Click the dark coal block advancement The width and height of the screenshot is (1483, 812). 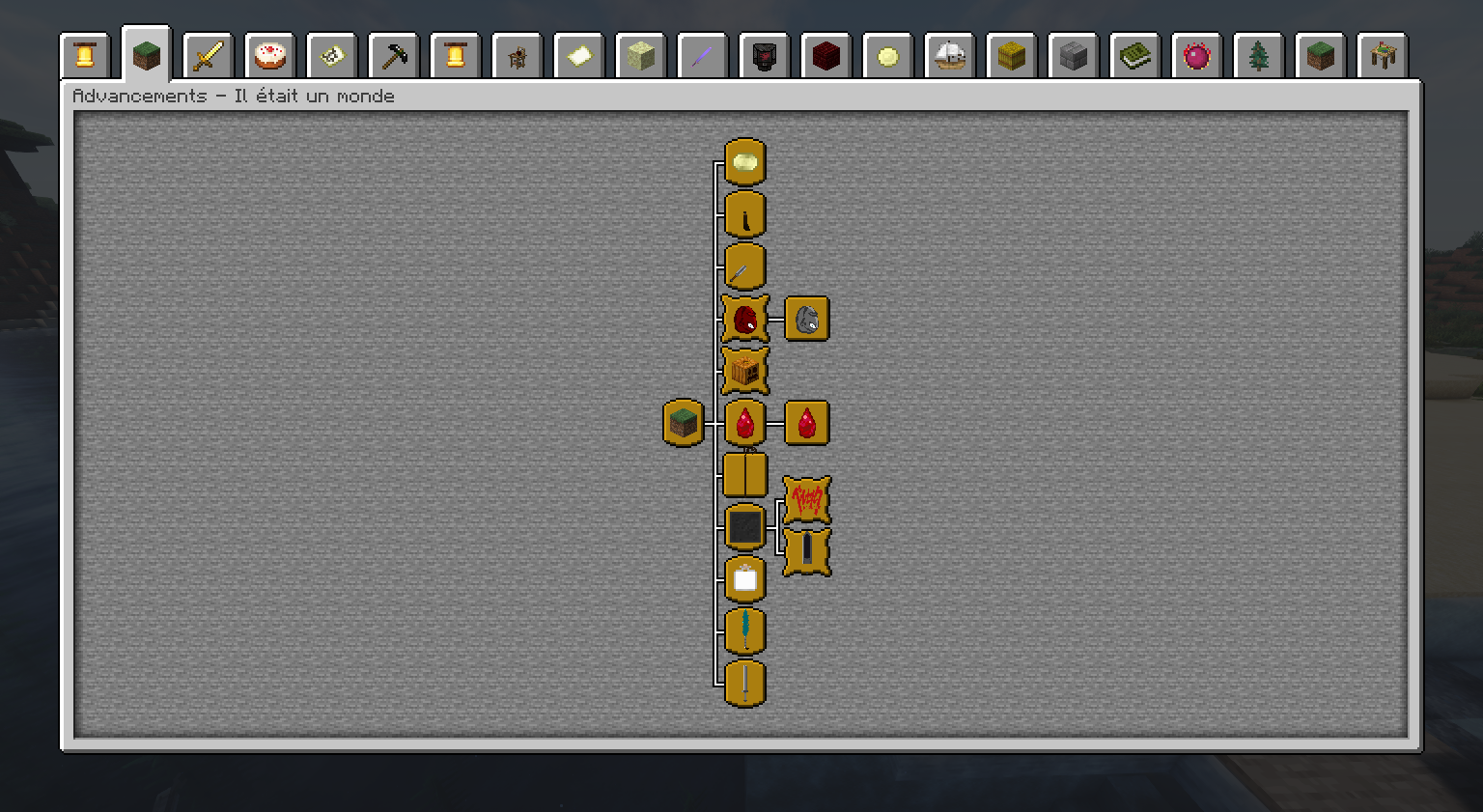(x=743, y=525)
